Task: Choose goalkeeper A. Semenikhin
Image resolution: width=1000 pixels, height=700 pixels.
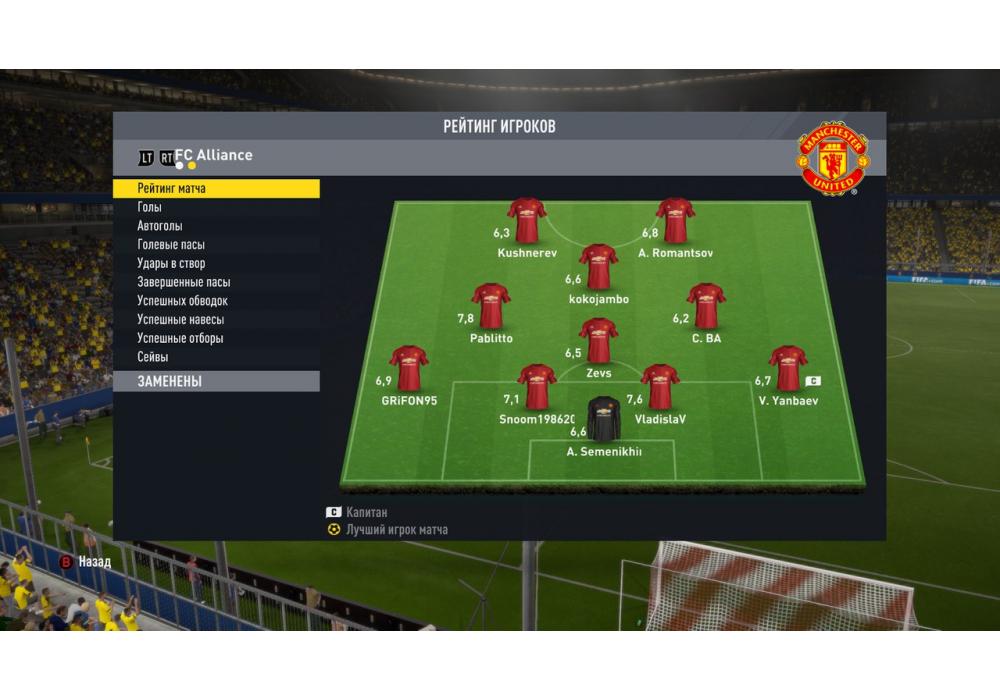Action: 603,420
